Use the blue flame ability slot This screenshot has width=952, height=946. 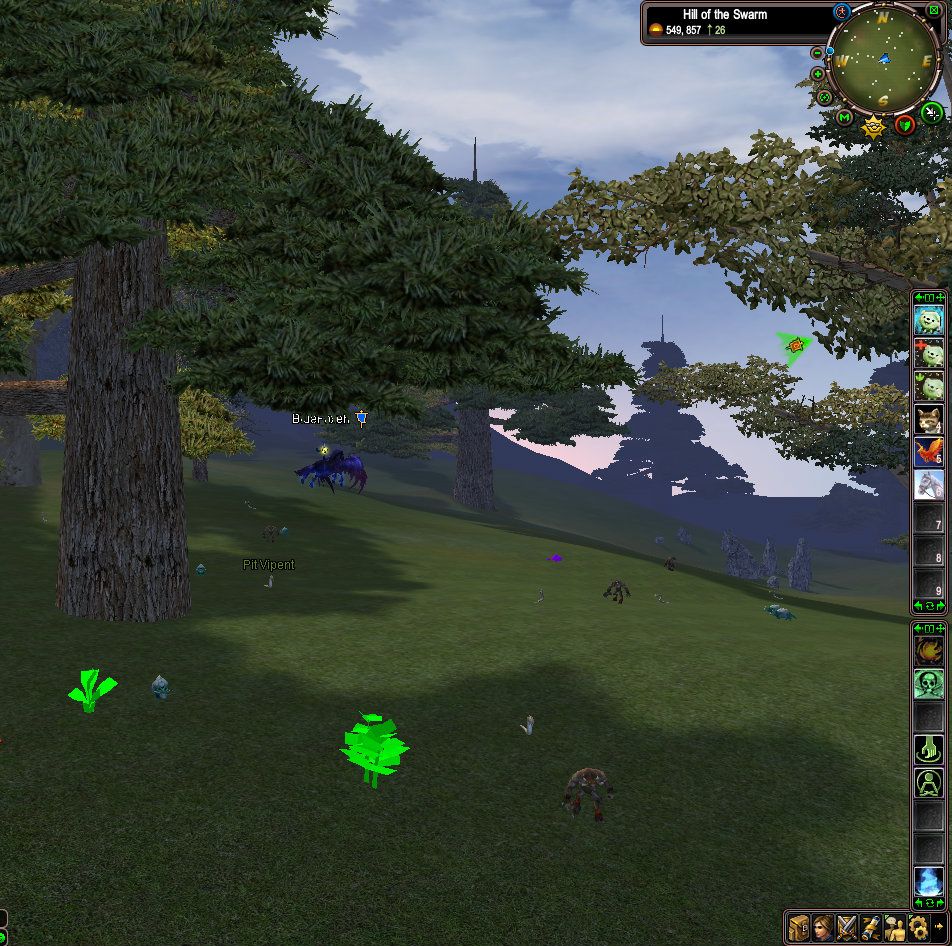(929, 881)
